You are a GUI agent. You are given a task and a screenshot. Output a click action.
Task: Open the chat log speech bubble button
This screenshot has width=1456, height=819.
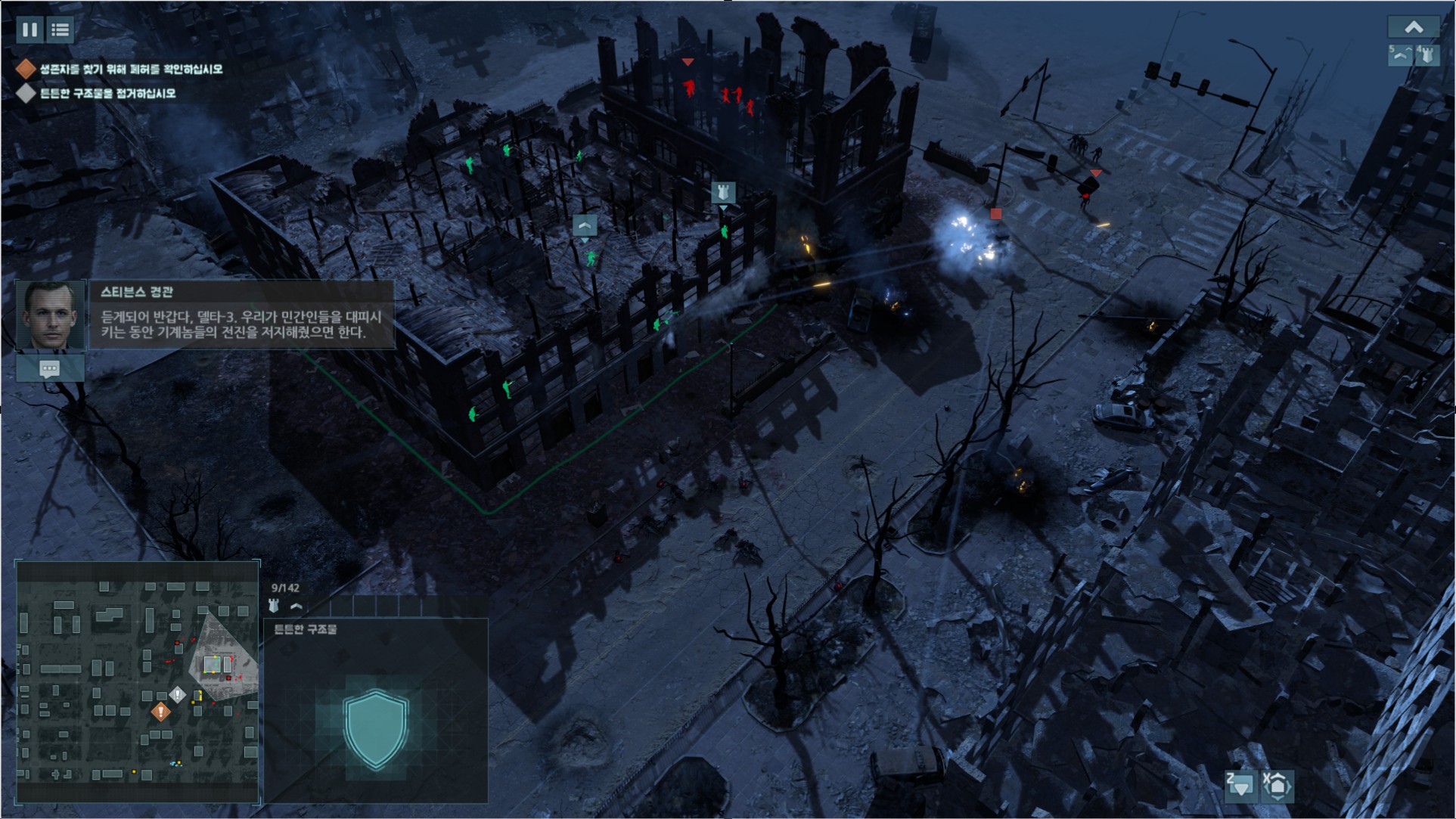pos(50,369)
